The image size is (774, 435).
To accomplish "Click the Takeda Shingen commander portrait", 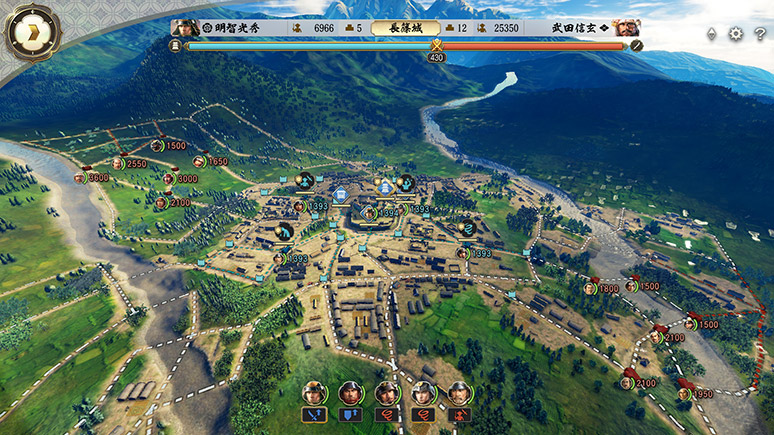I will [x=627, y=28].
